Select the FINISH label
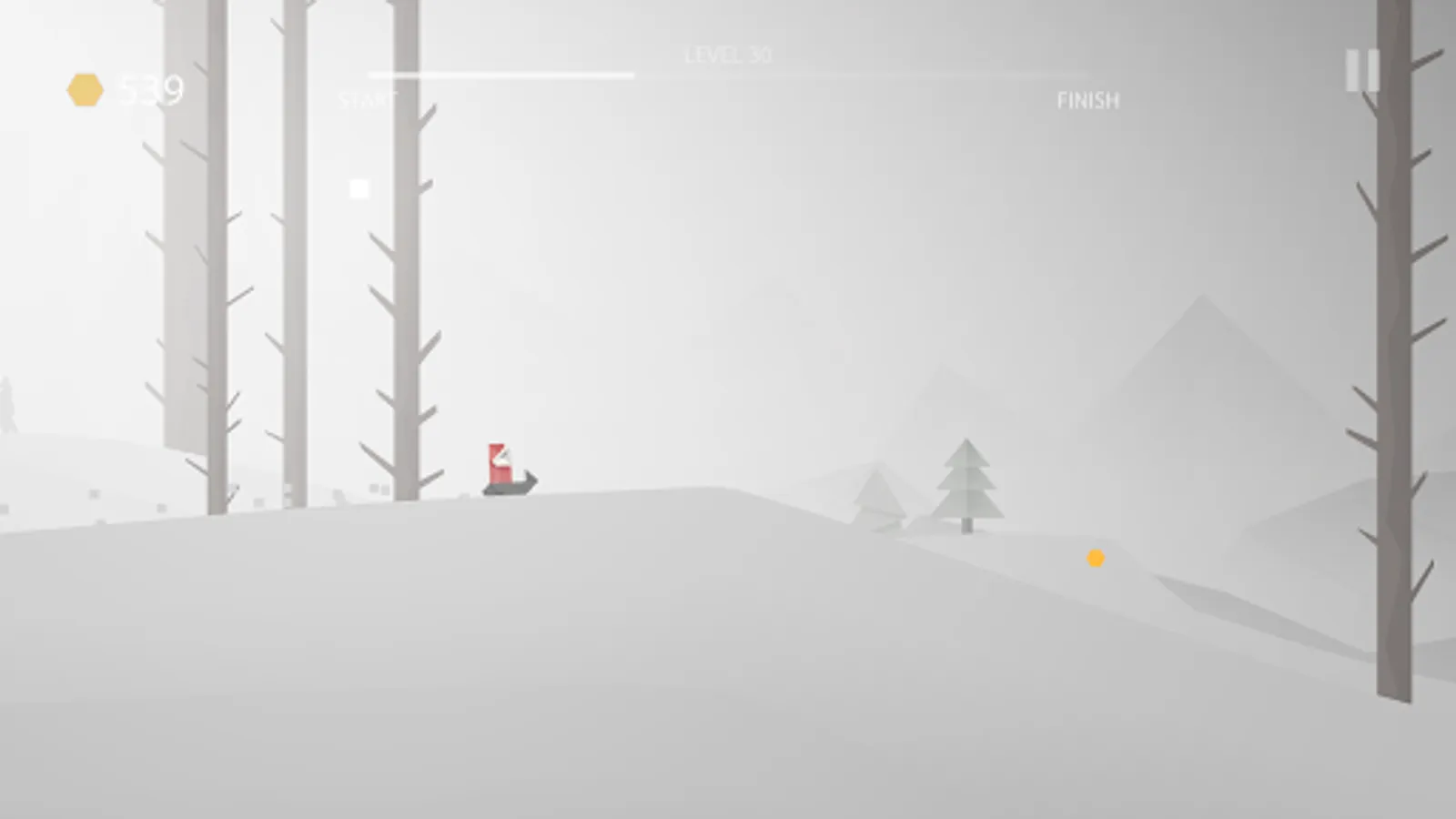Screen dimensions: 1456x819 (x=1089, y=100)
